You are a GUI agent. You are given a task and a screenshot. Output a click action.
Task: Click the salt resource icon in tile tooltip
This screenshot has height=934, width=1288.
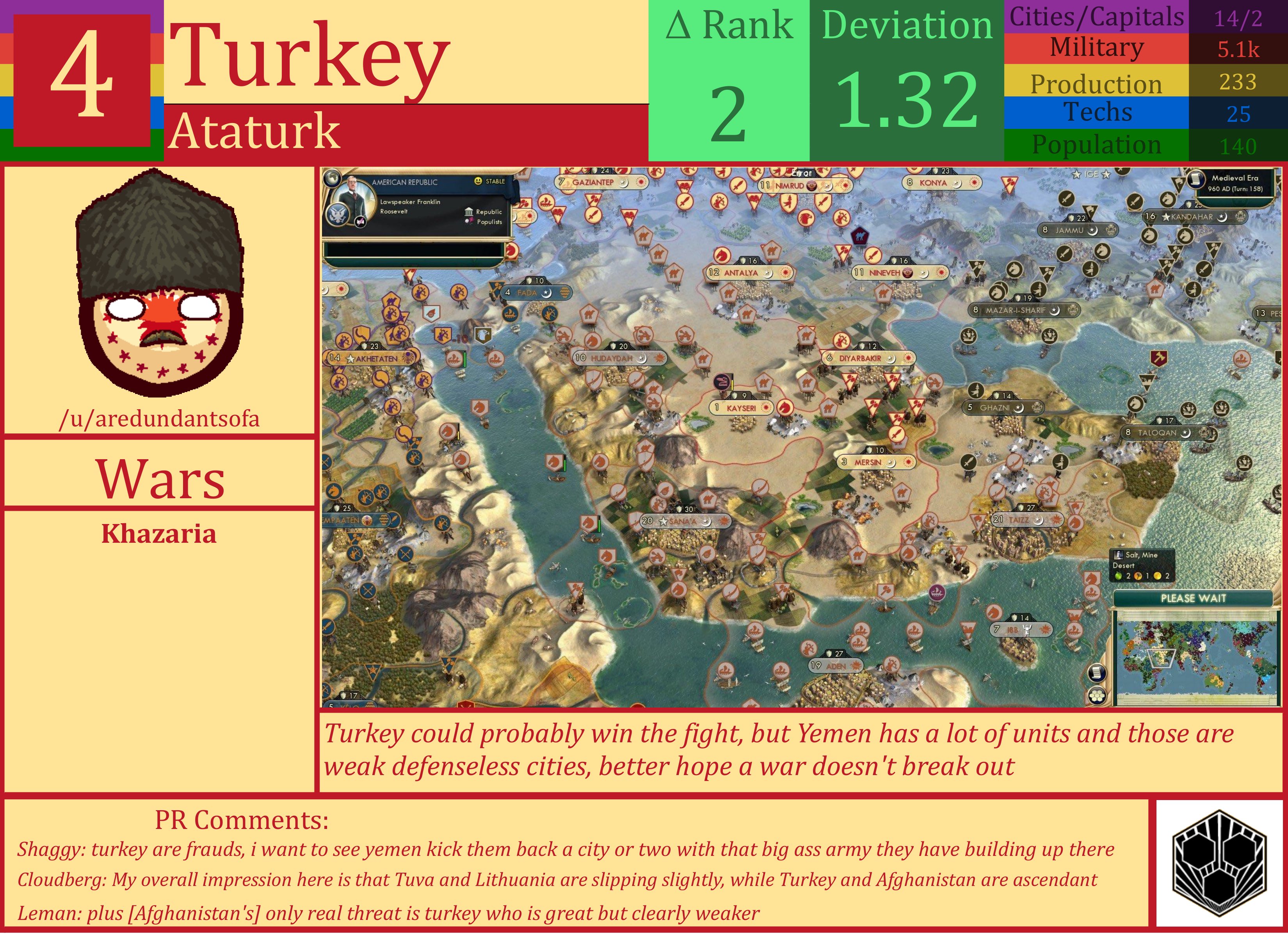[x=1119, y=555]
